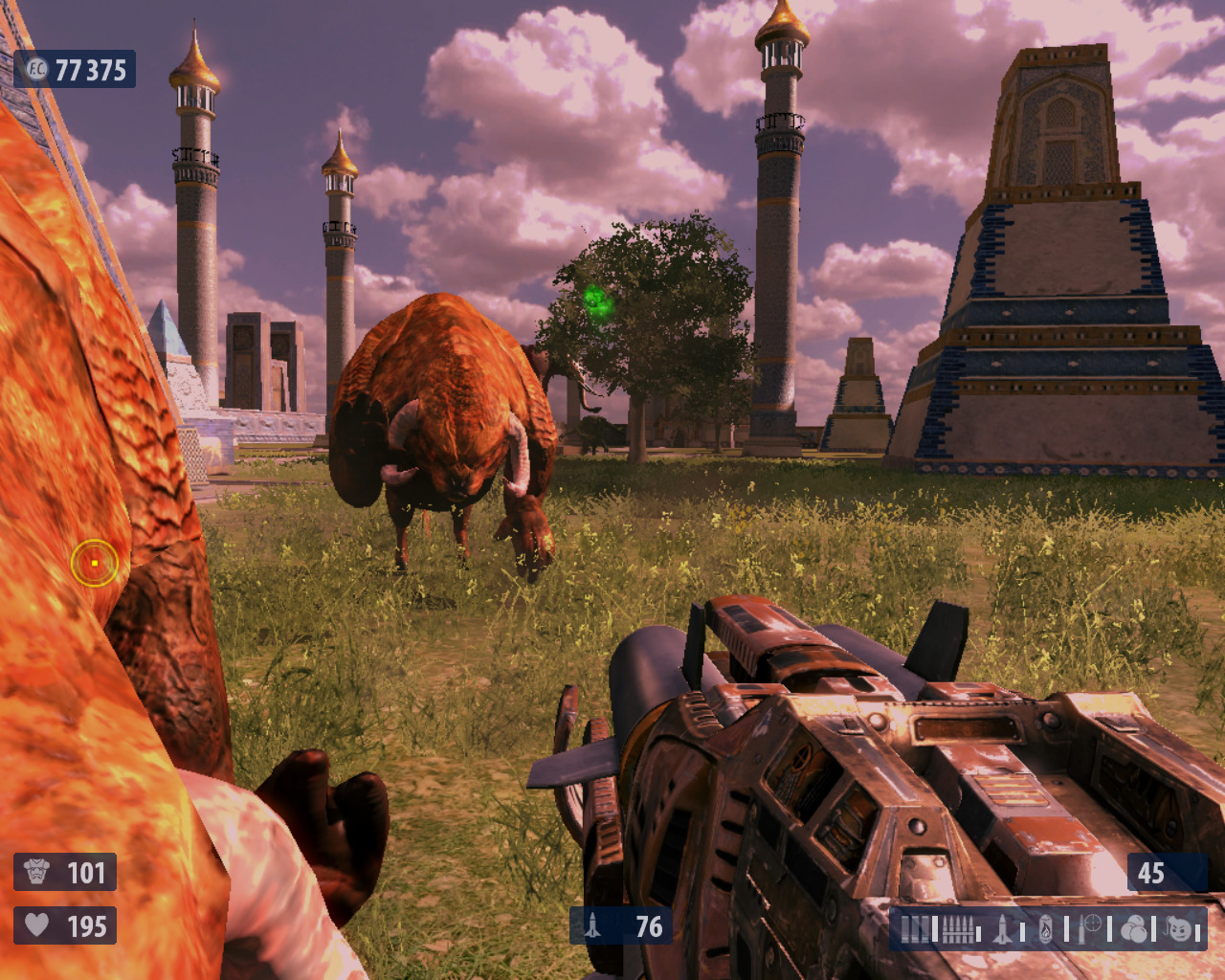1225x980 pixels.
Task: Click the bullet belt ammo icon
Action: (958, 929)
